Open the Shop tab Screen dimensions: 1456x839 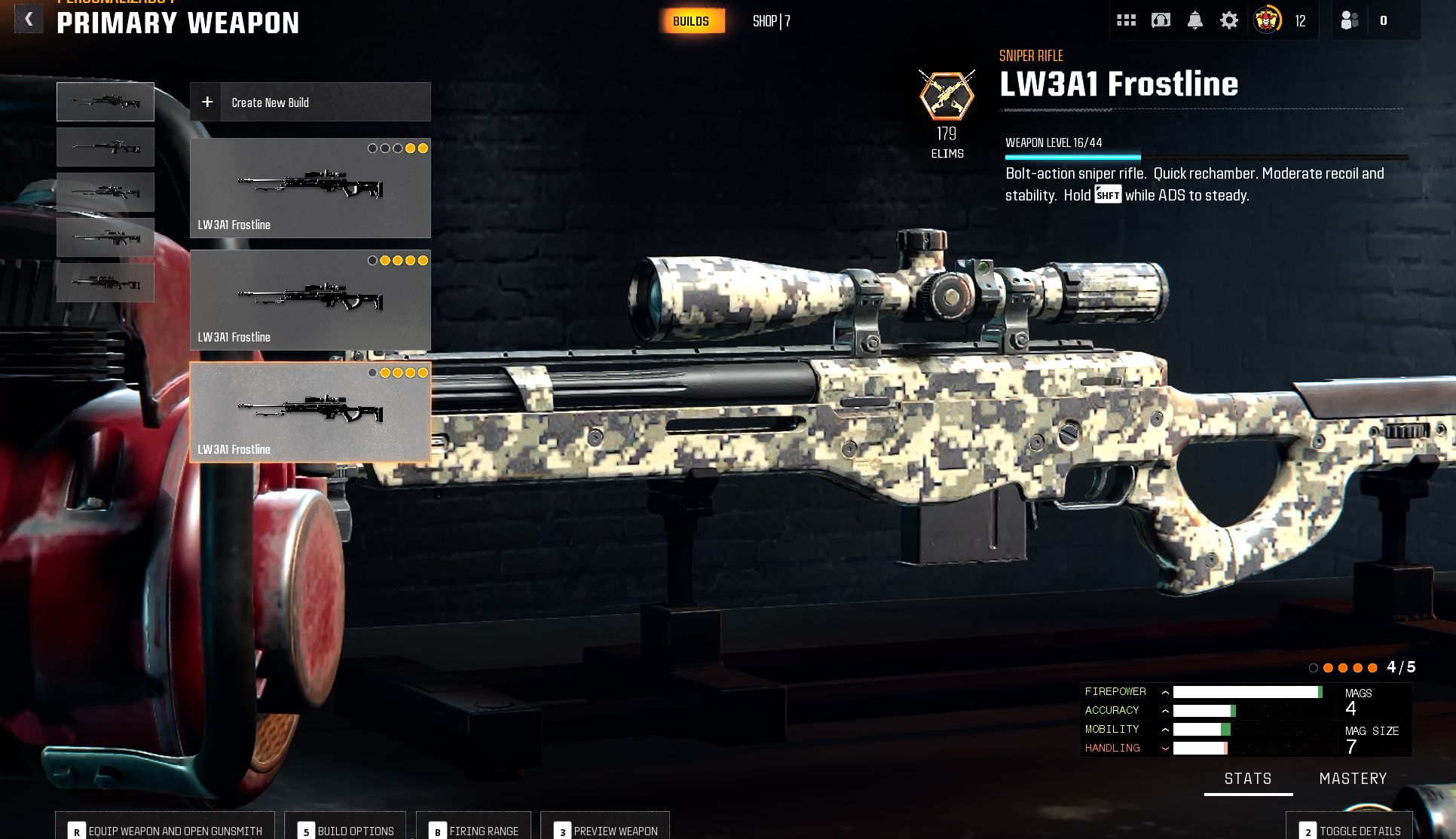tap(771, 21)
